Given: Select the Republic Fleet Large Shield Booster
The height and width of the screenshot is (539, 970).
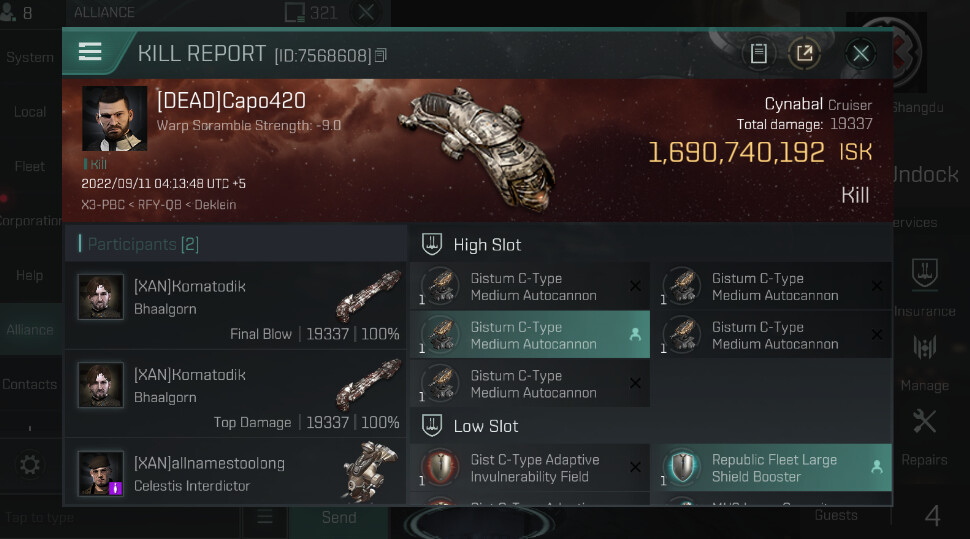Looking at the screenshot, I should pyautogui.click(x=771, y=468).
